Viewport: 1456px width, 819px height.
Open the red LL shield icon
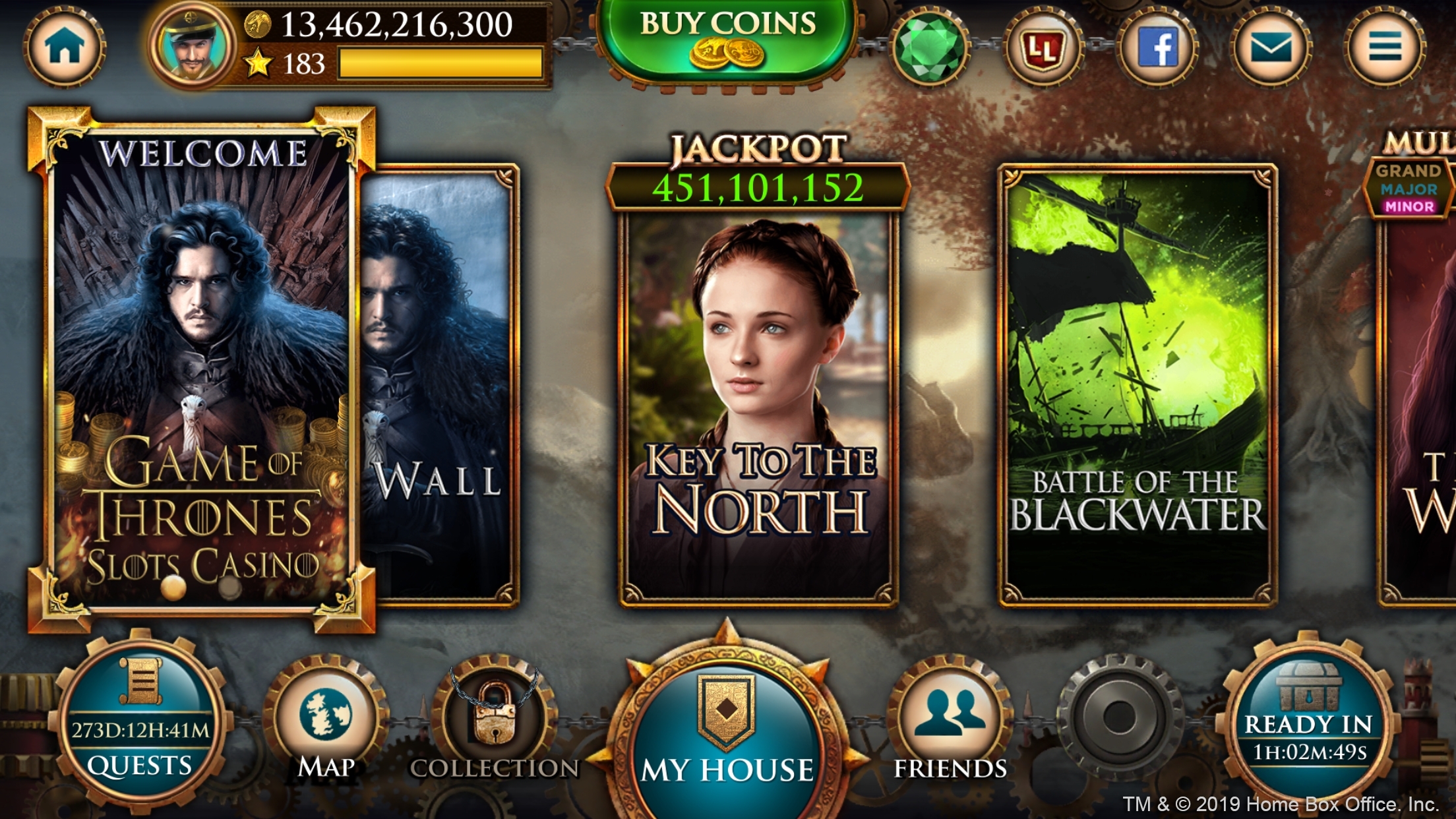pos(1043,47)
